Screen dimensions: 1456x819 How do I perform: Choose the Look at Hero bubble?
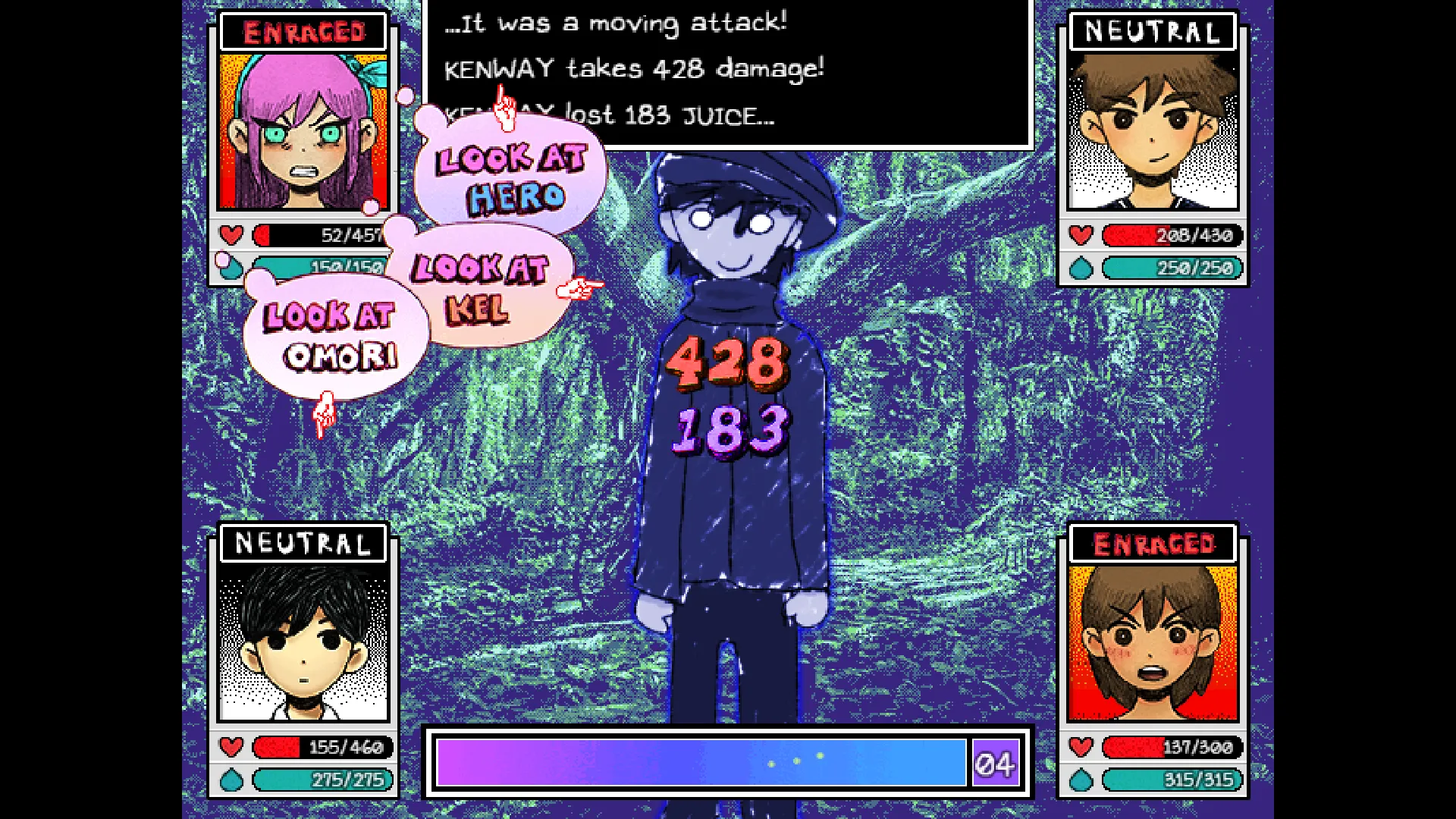pos(513,177)
